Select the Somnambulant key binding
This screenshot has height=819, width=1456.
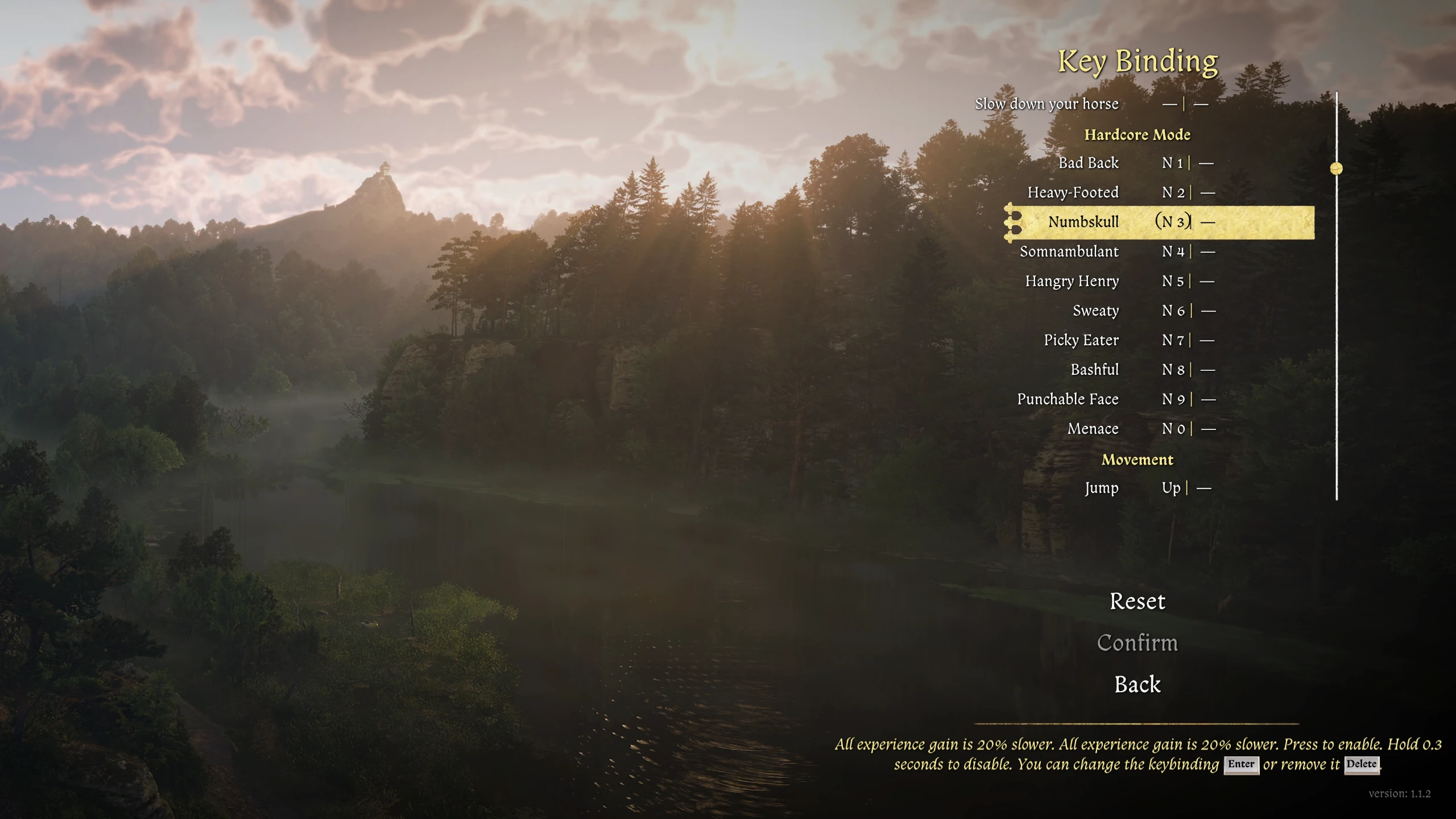coord(1069,251)
